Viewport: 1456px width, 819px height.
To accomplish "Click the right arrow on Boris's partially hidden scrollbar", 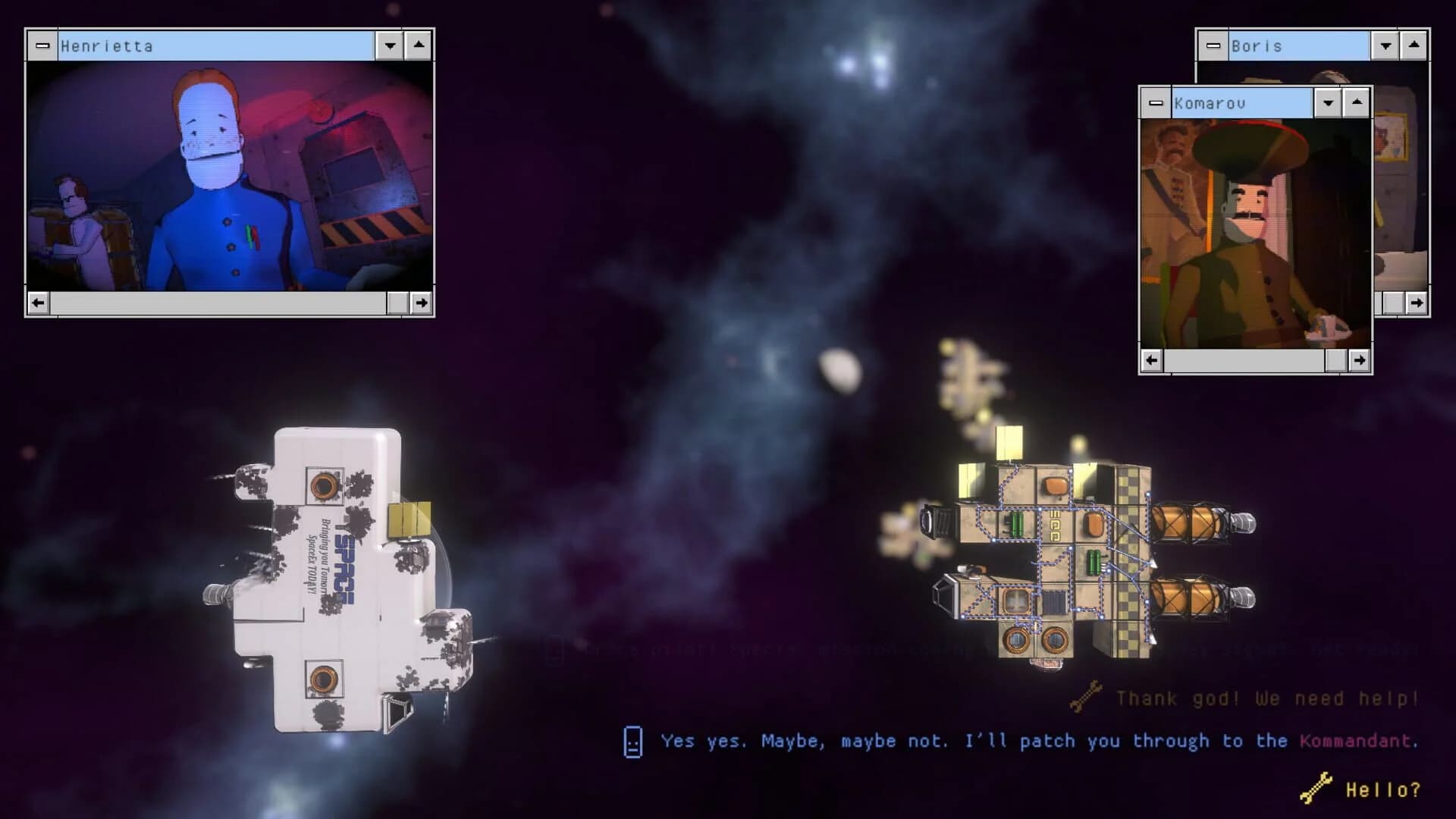I will pyautogui.click(x=1417, y=303).
